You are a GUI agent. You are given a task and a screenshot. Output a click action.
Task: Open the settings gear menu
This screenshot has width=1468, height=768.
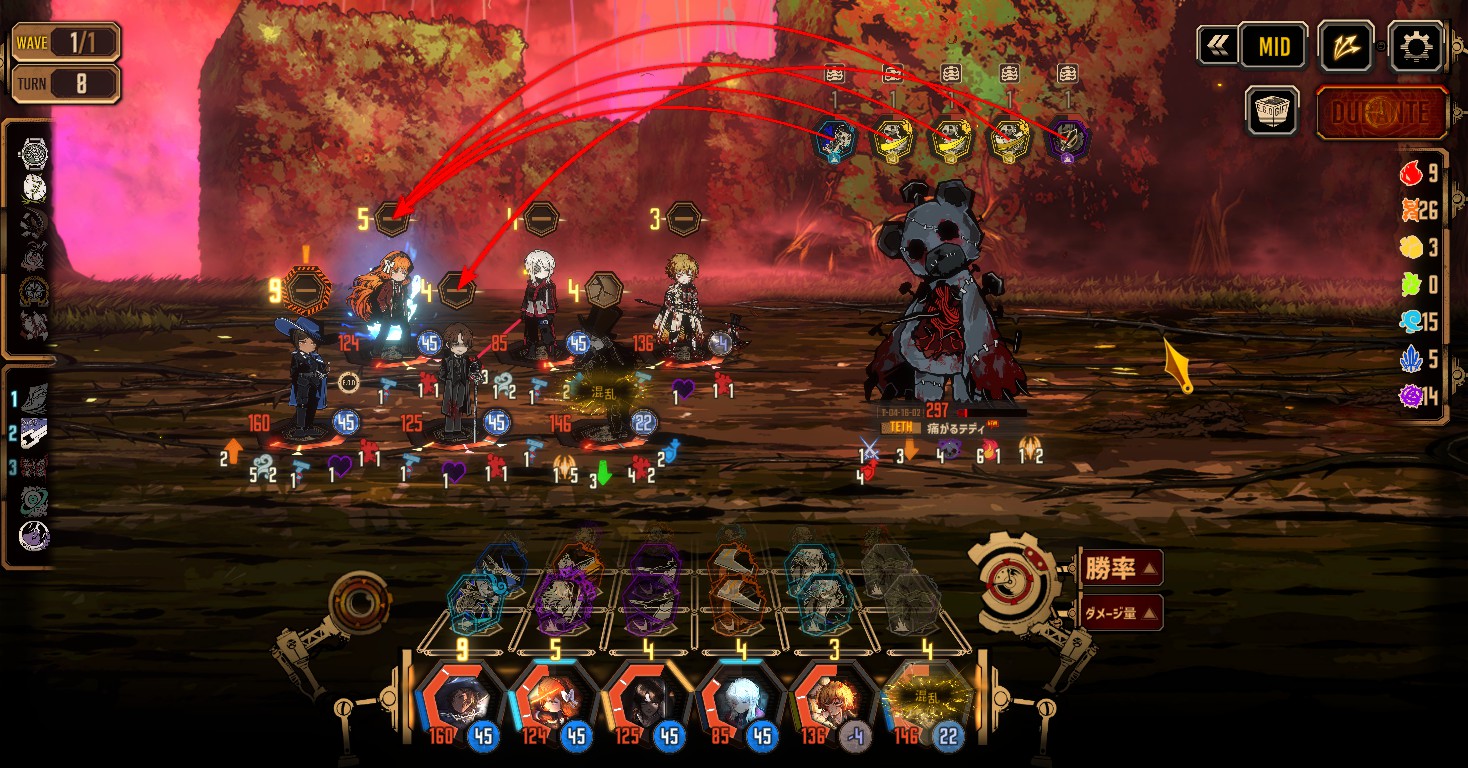coord(1416,46)
